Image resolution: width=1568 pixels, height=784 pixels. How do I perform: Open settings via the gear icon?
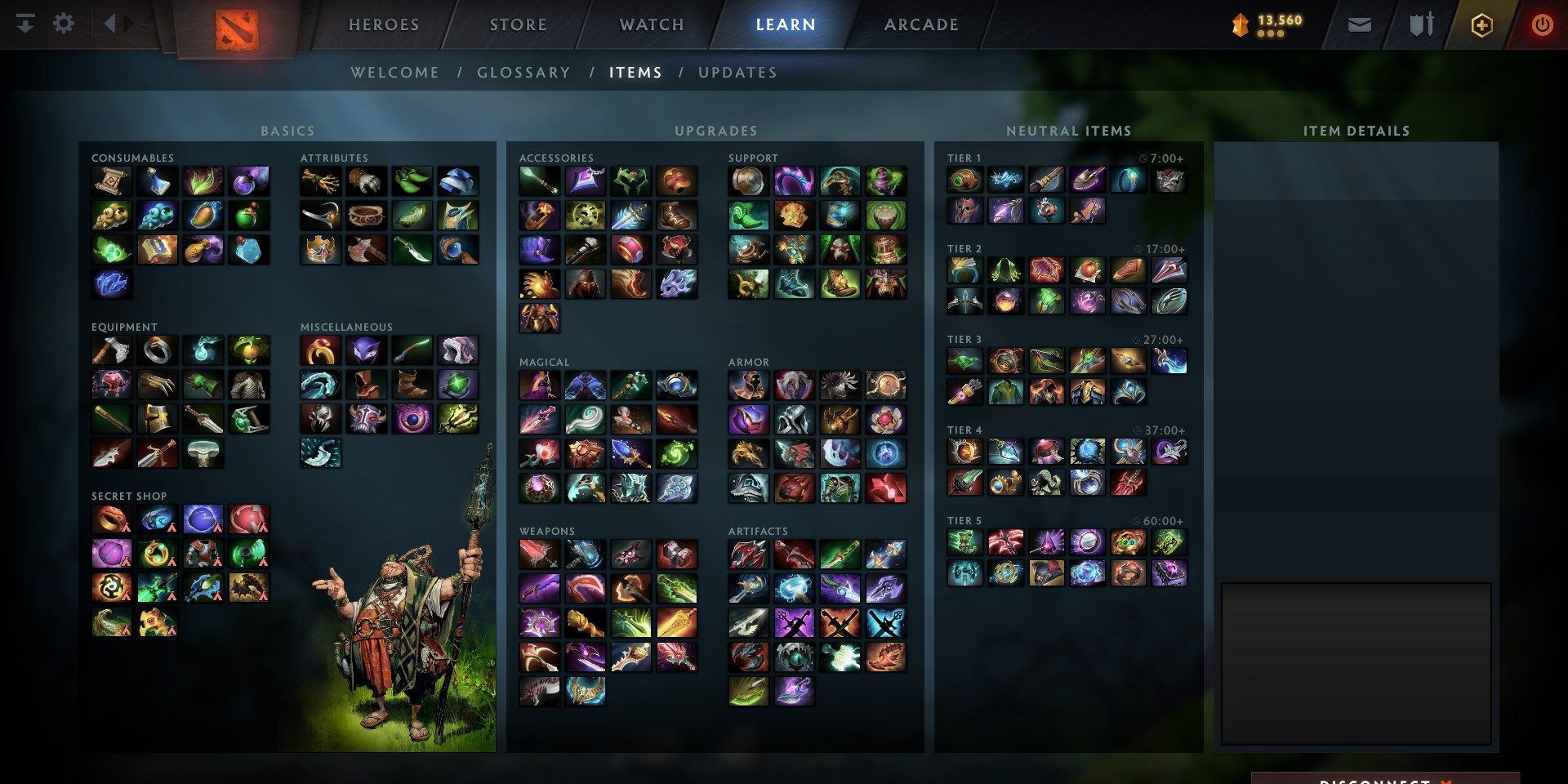pos(64,23)
